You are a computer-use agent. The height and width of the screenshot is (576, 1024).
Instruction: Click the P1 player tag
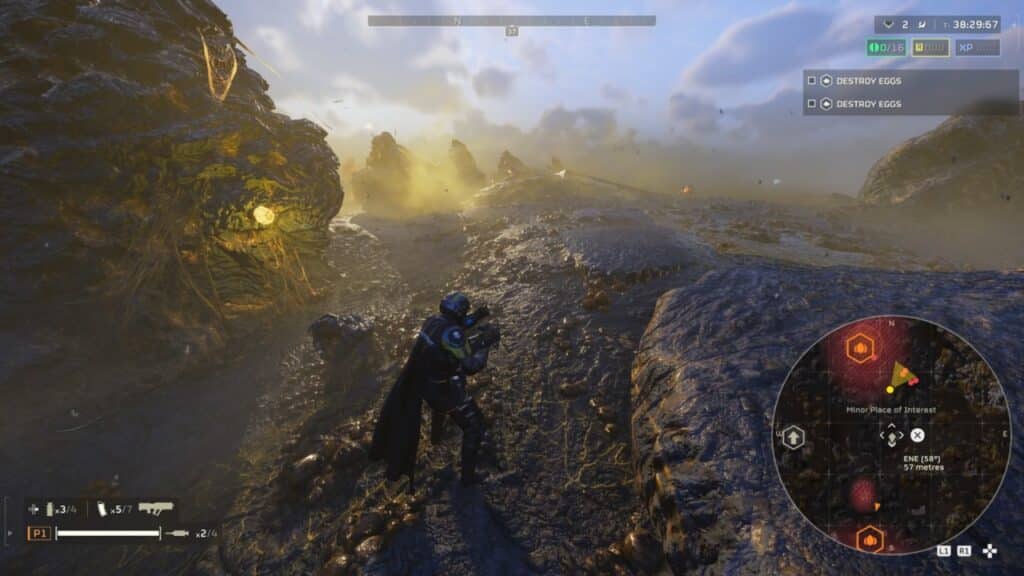[40, 533]
